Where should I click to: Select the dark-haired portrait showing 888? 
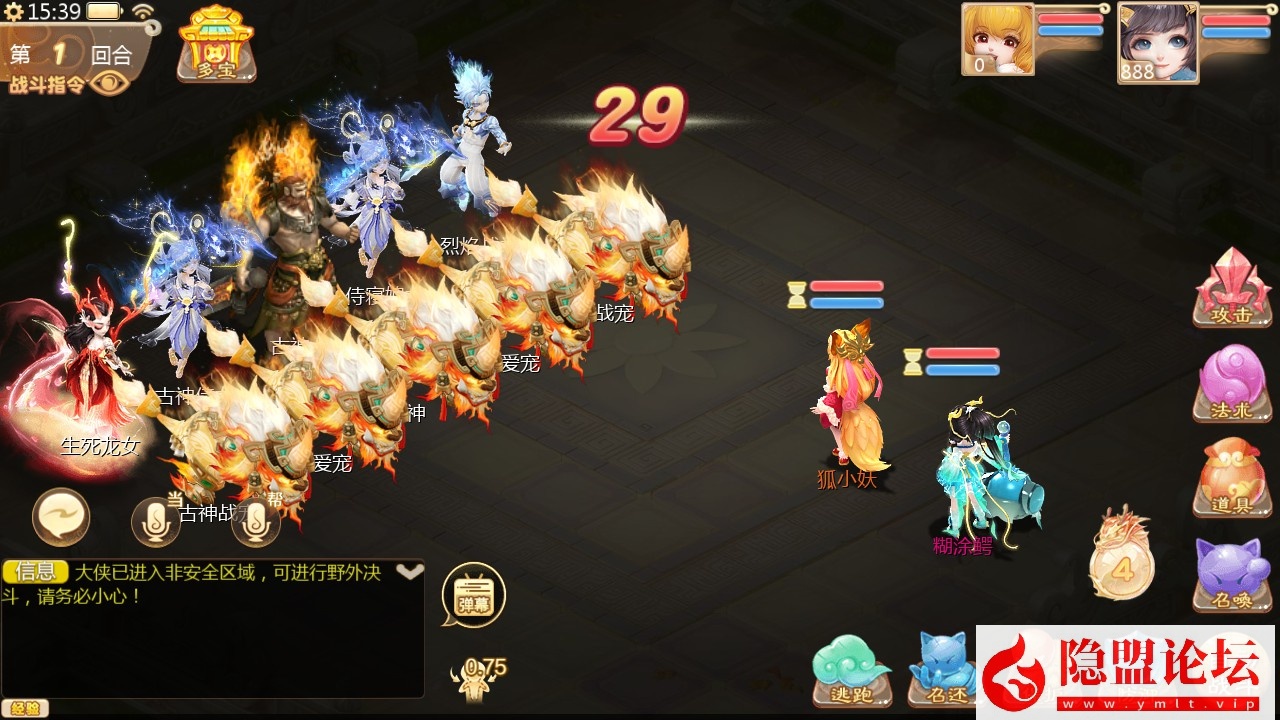point(1157,43)
